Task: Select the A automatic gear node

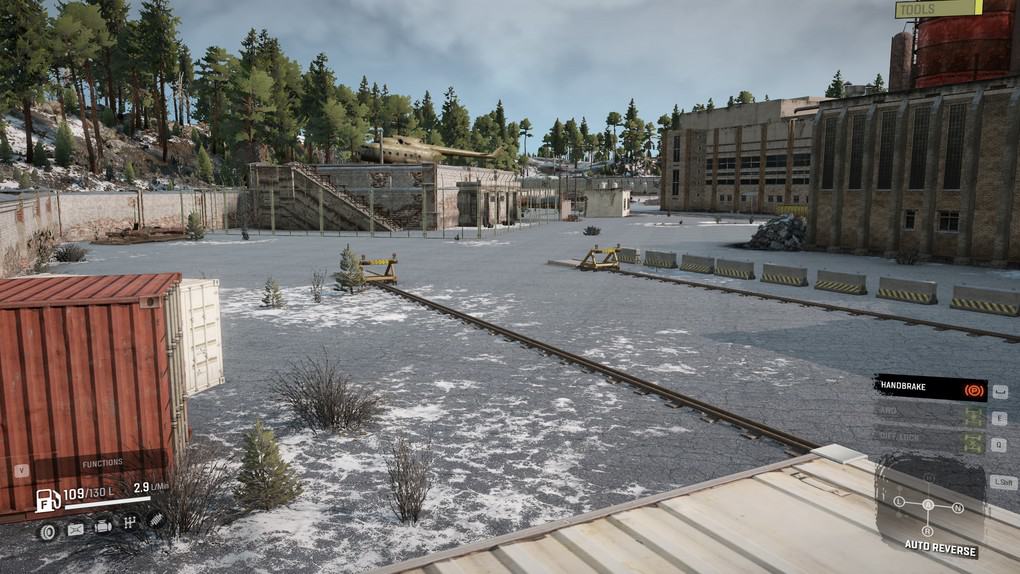Action: [927, 505]
